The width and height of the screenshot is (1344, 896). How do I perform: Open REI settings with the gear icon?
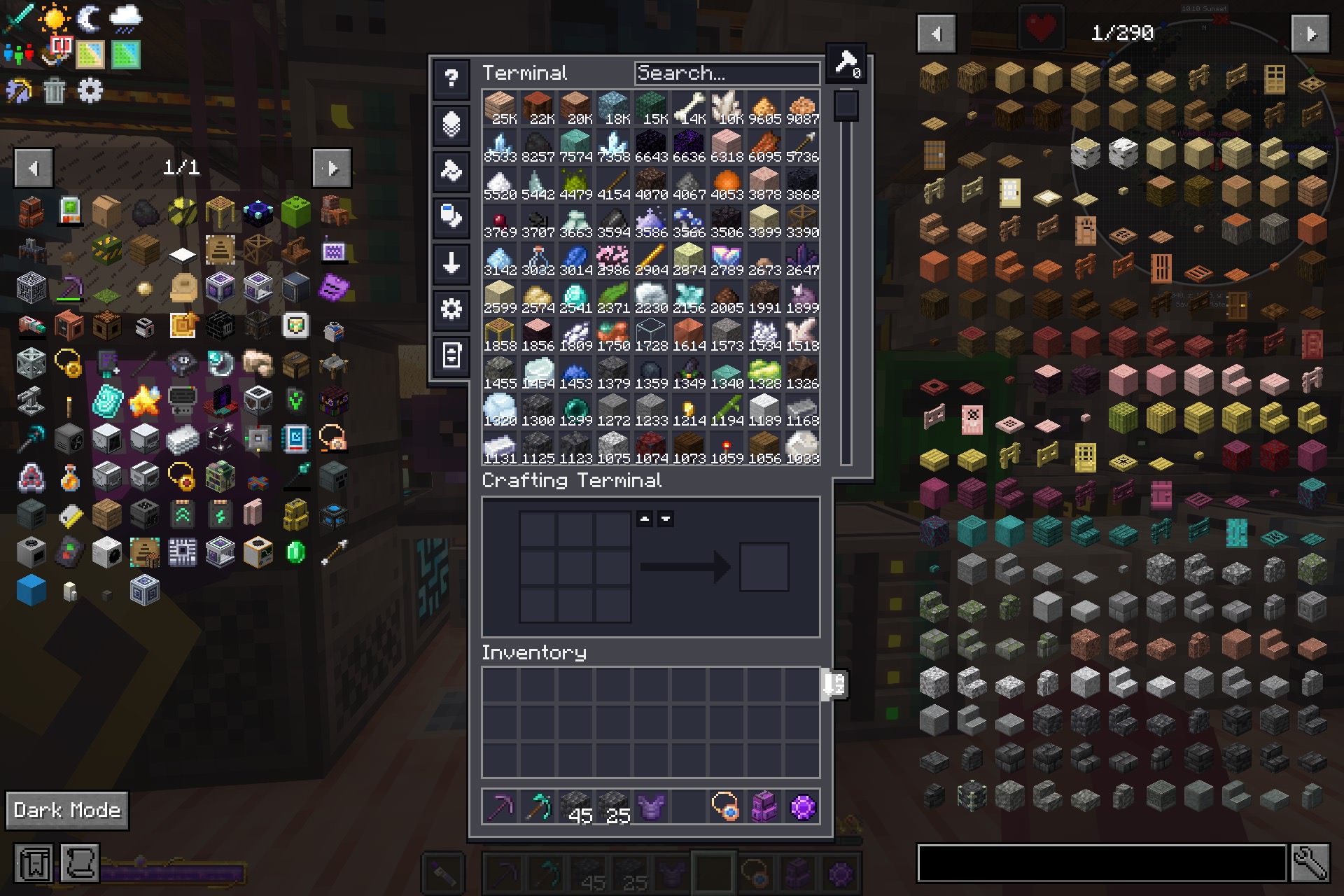(x=91, y=91)
